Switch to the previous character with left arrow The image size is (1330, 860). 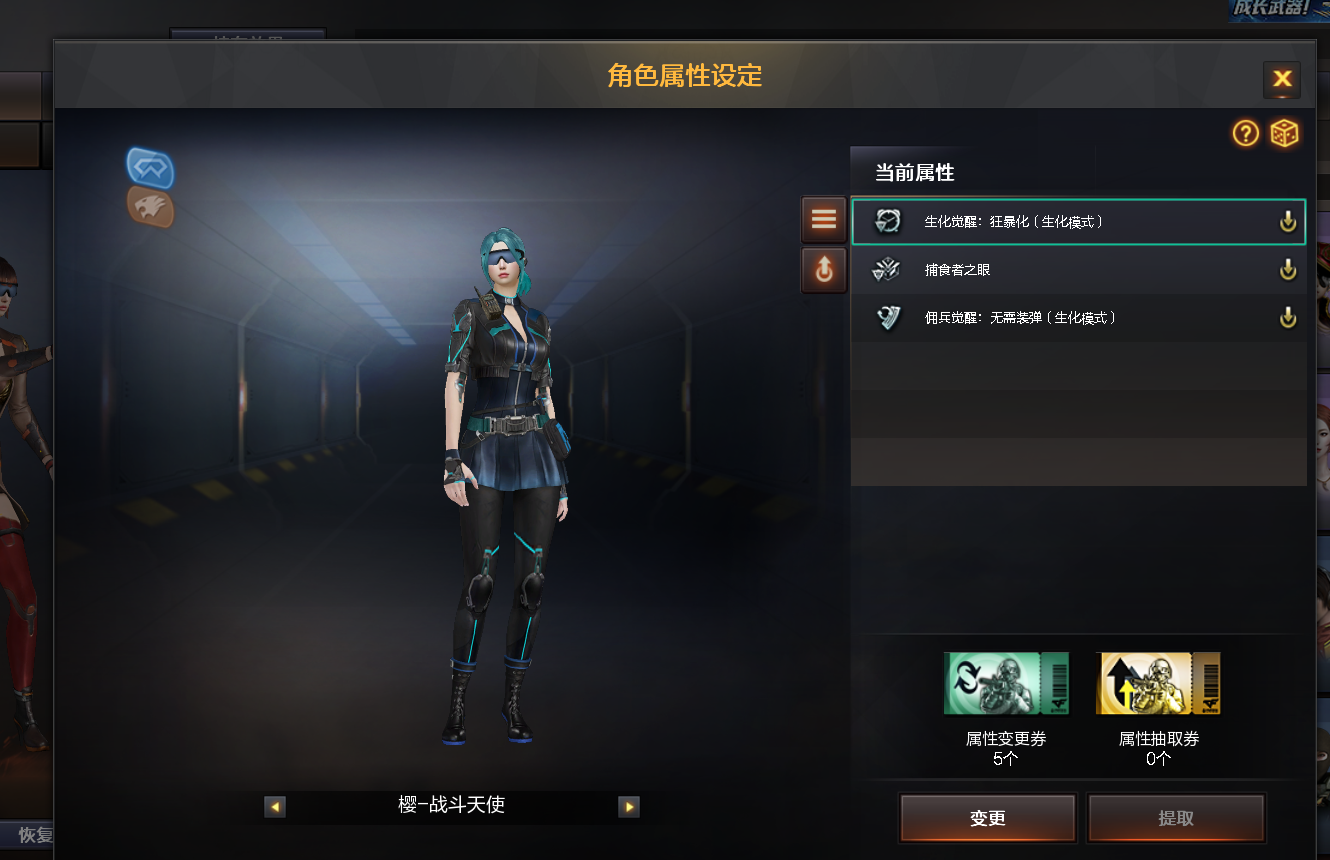(x=275, y=807)
